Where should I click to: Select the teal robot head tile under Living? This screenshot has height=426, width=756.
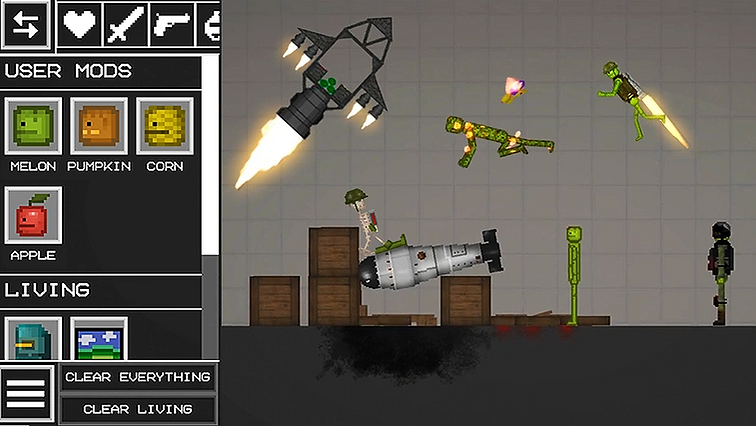coord(33,338)
